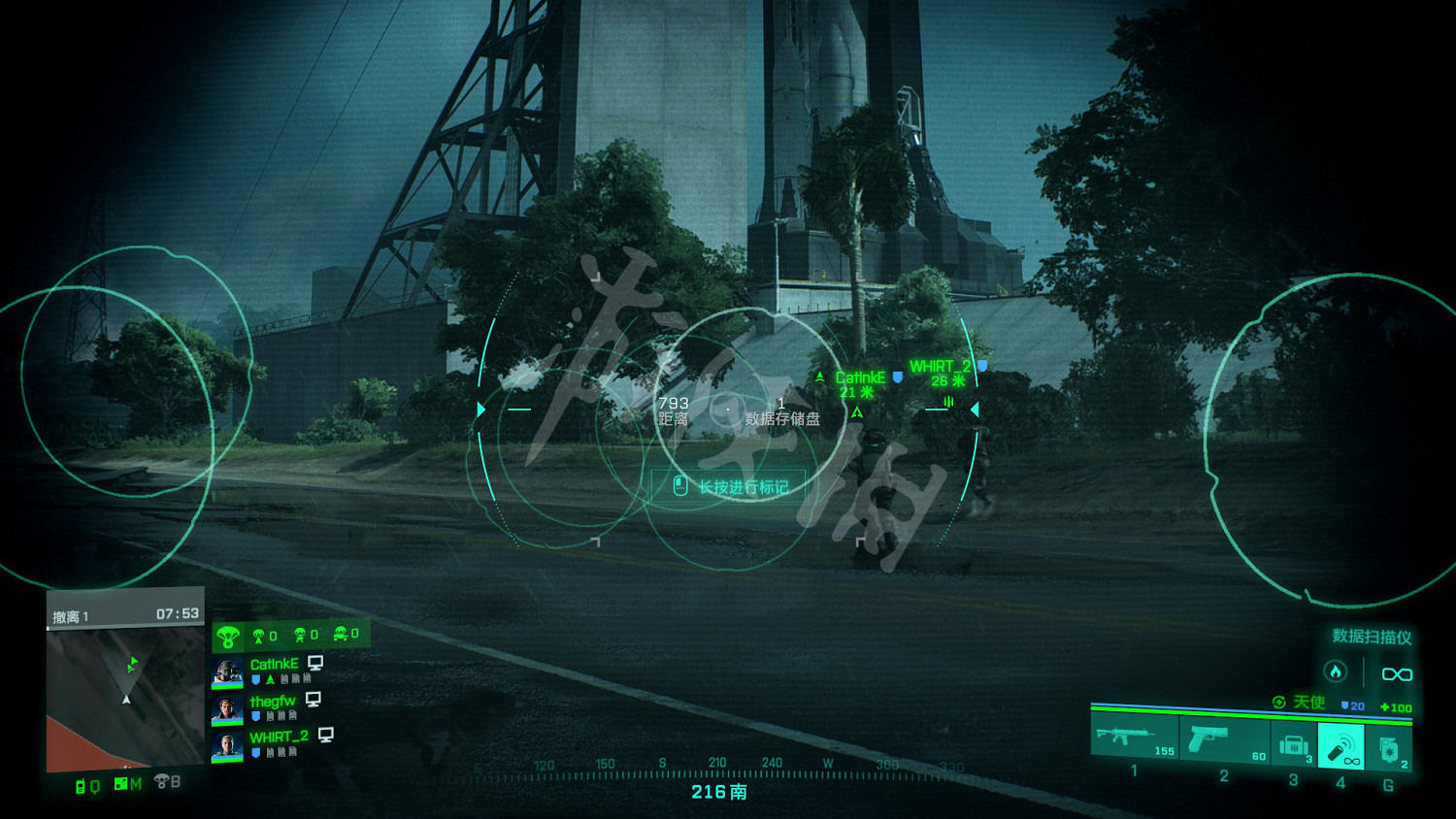The height and width of the screenshot is (819, 1456).
Task: Click the Angel specialist label above the hotbar
Action: [1308, 702]
